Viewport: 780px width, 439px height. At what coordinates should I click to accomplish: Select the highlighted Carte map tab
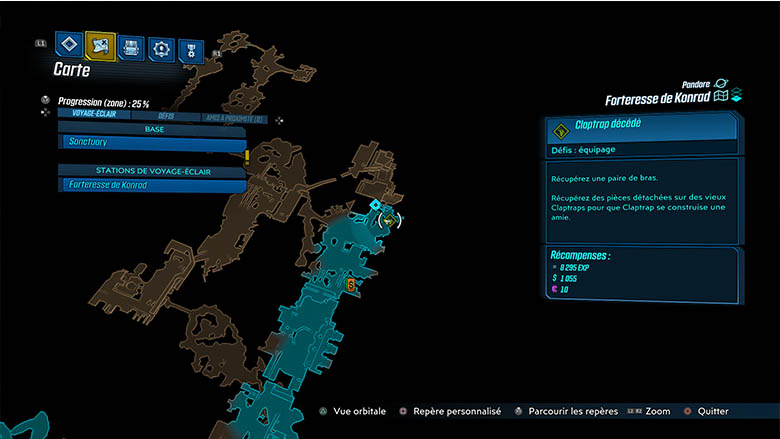pyautogui.click(x=101, y=45)
